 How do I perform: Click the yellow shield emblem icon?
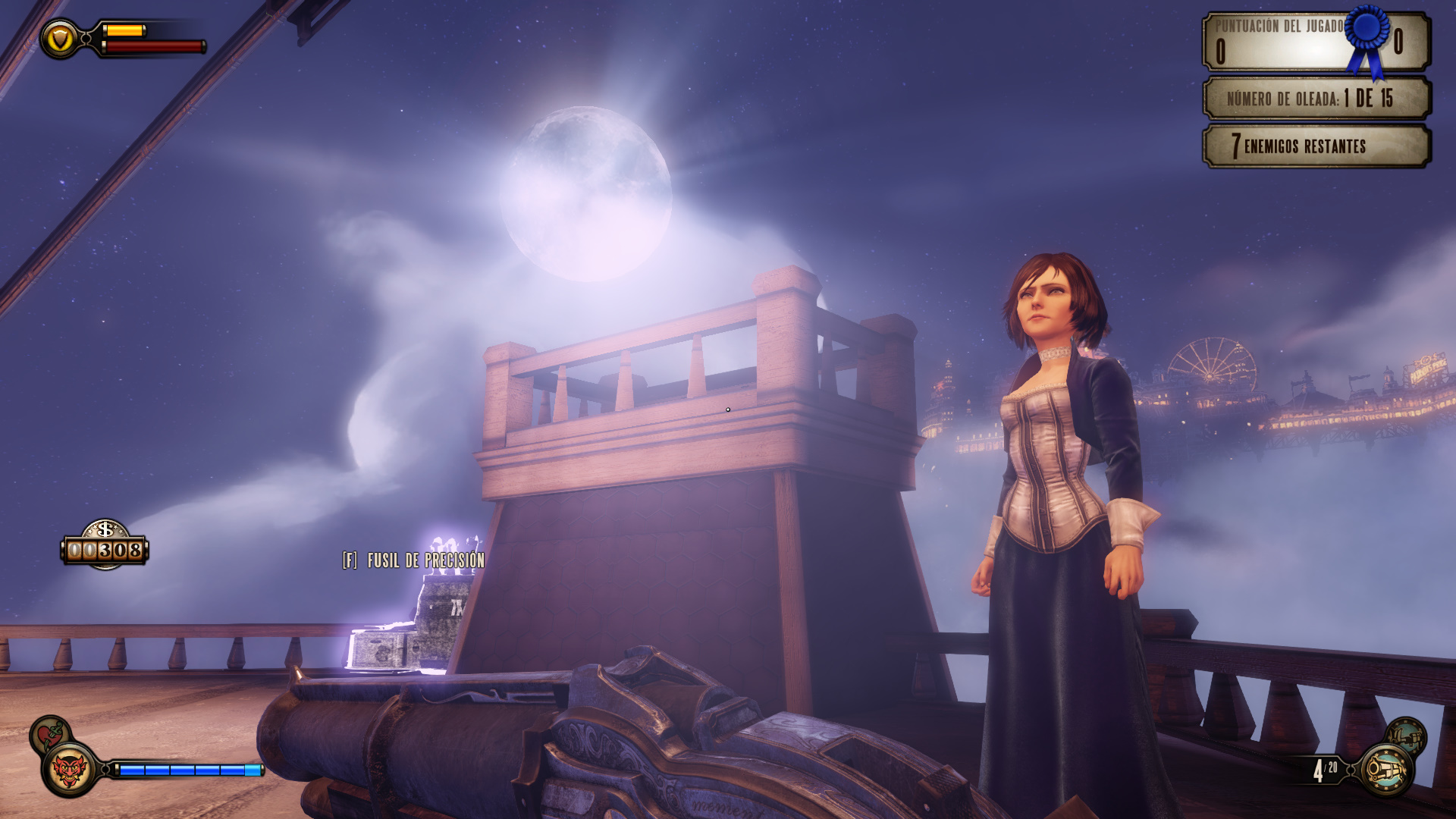(60, 39)
